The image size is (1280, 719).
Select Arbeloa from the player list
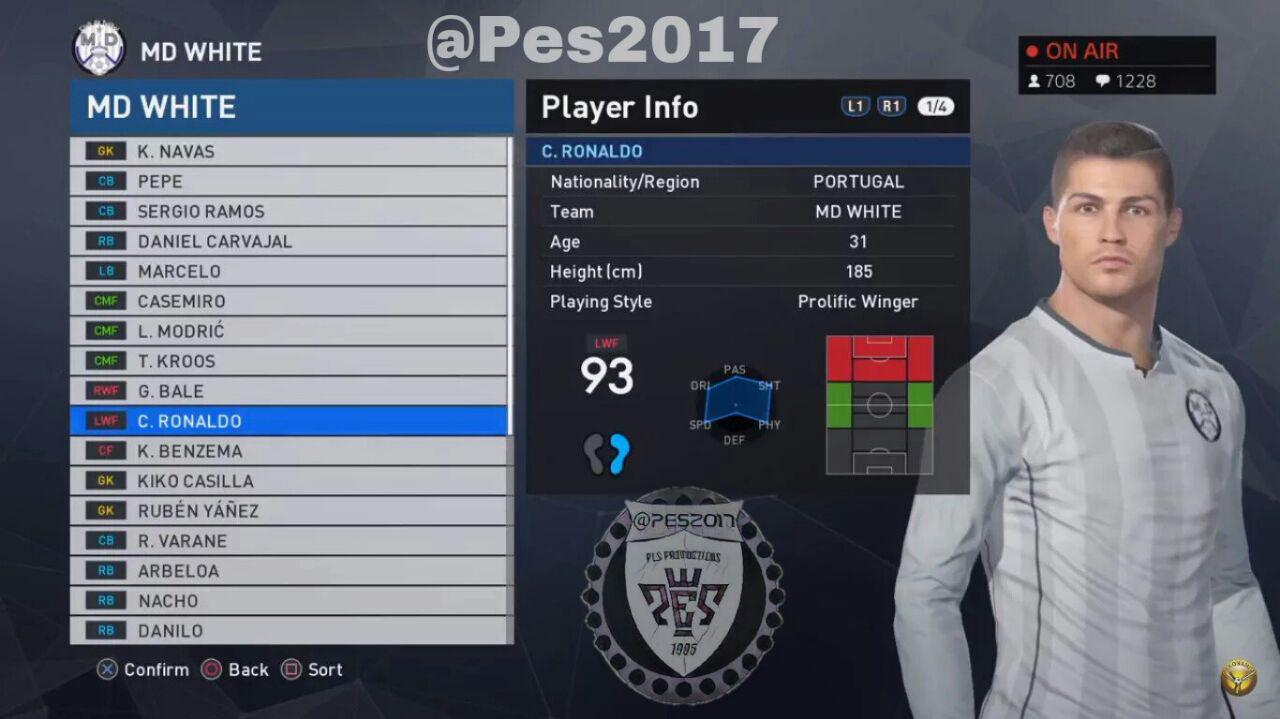tap(288, 571)
